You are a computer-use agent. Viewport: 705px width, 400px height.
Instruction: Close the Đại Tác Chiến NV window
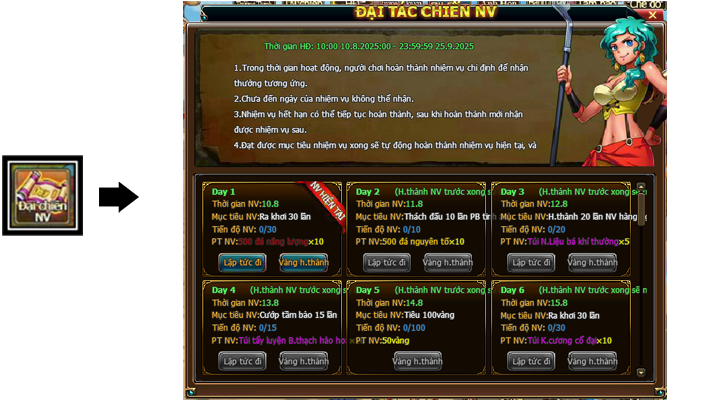(653, 13)
